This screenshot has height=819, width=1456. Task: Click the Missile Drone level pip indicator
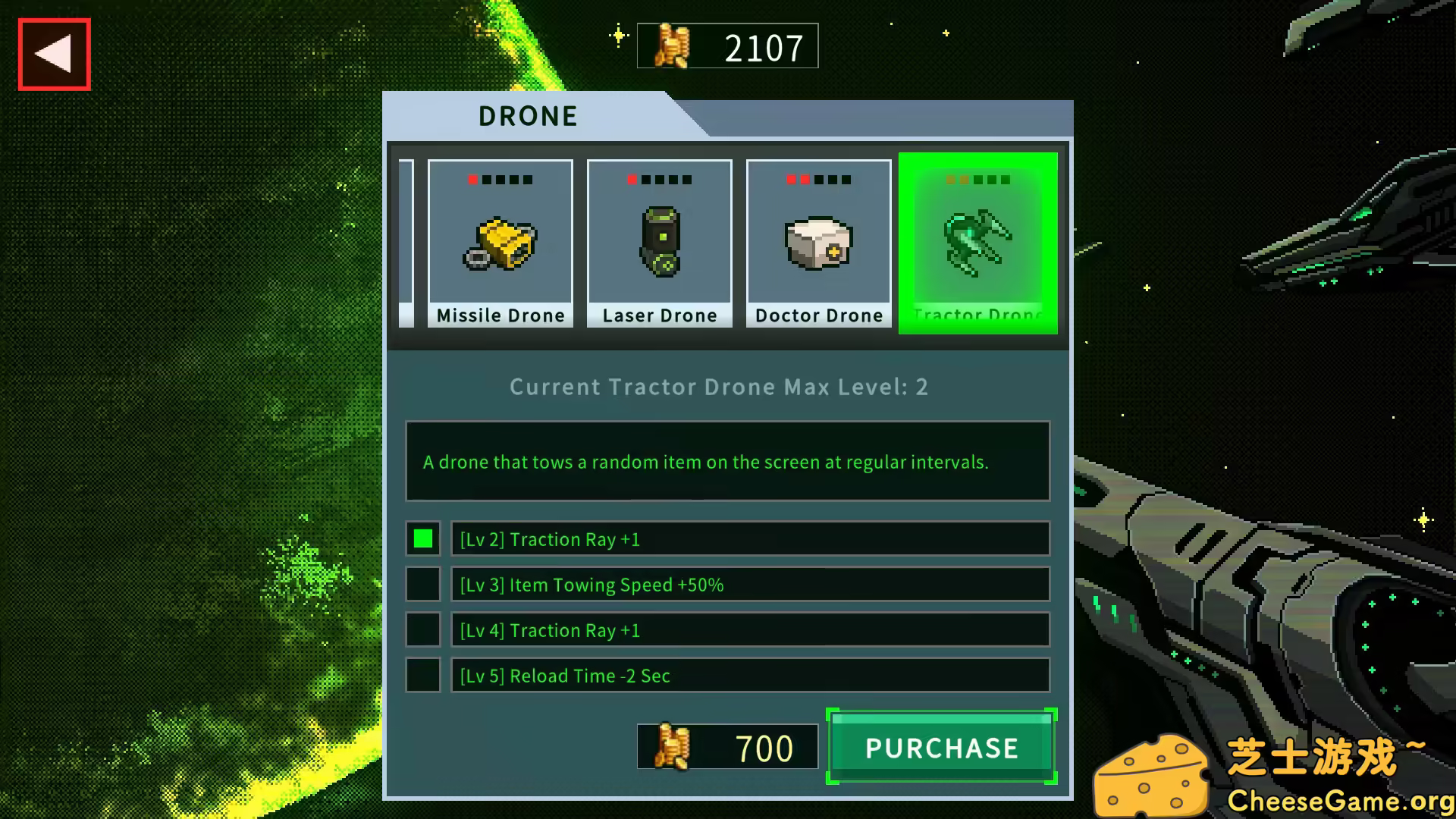click(x=500, y=180)
